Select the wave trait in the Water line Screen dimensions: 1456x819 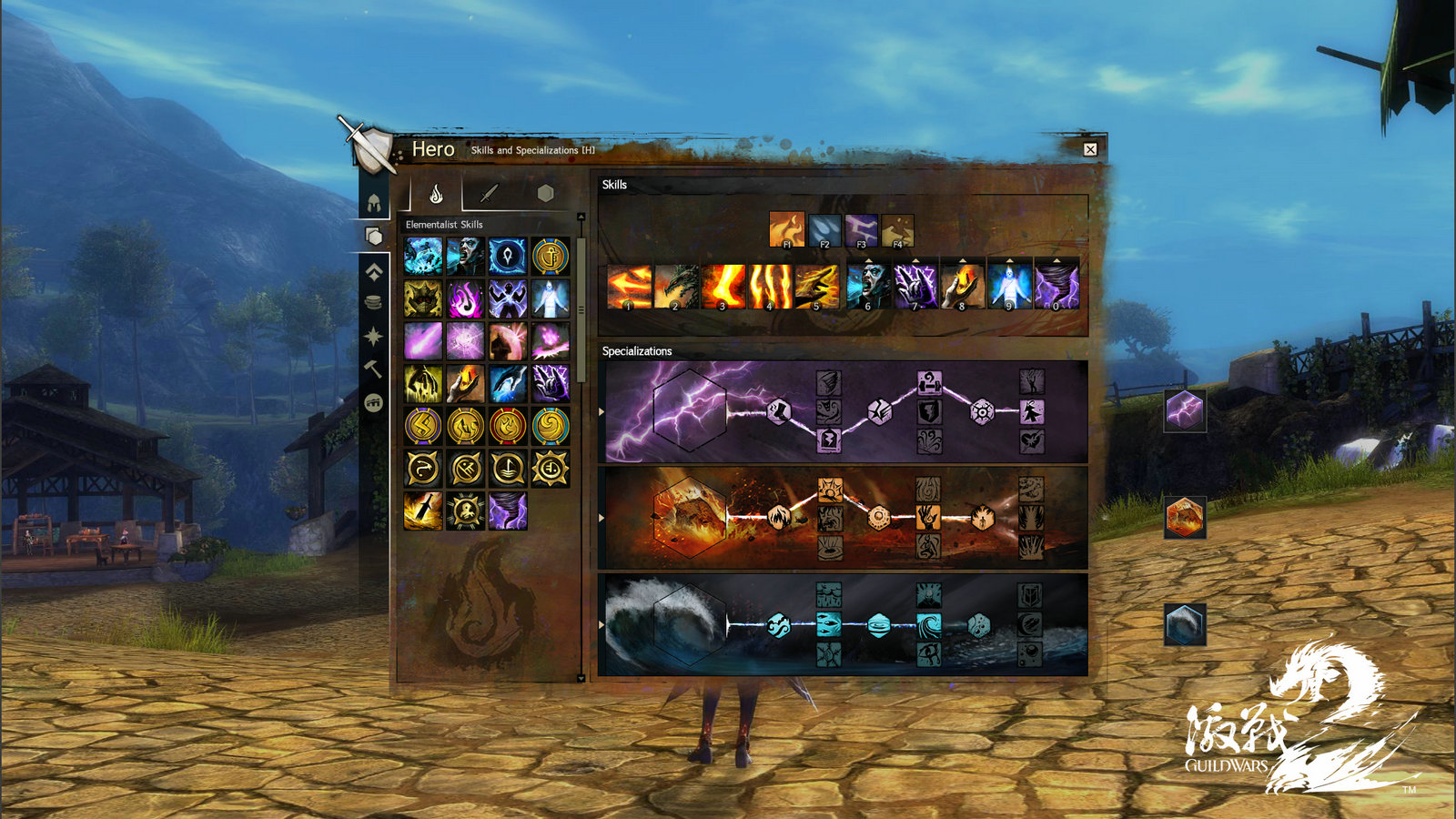coord(928,624)
